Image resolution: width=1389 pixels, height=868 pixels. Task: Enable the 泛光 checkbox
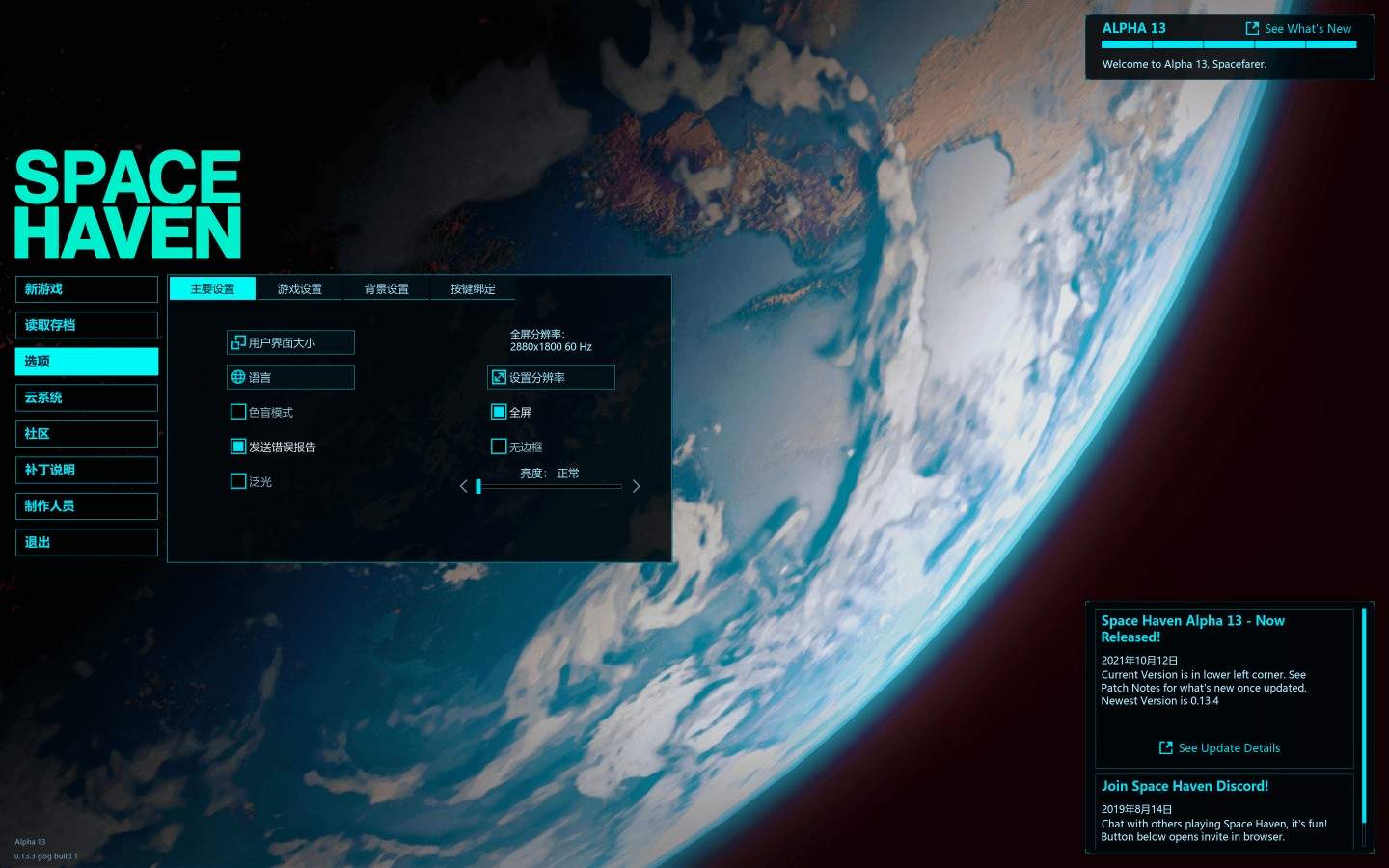(238, 480)
